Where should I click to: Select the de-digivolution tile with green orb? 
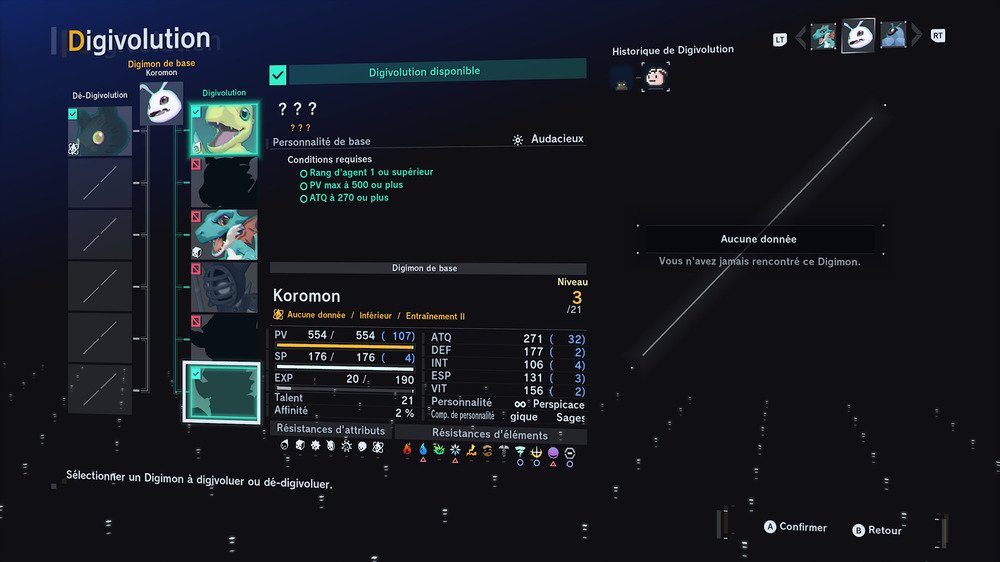coord(100,131)
